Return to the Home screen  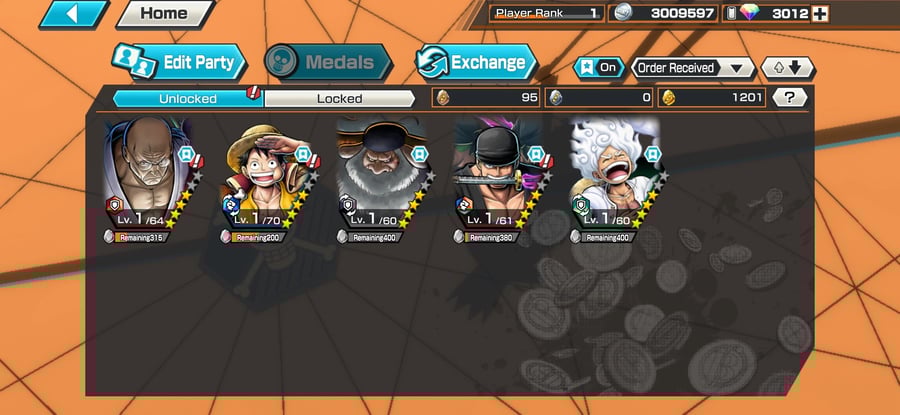coord(164,14)
